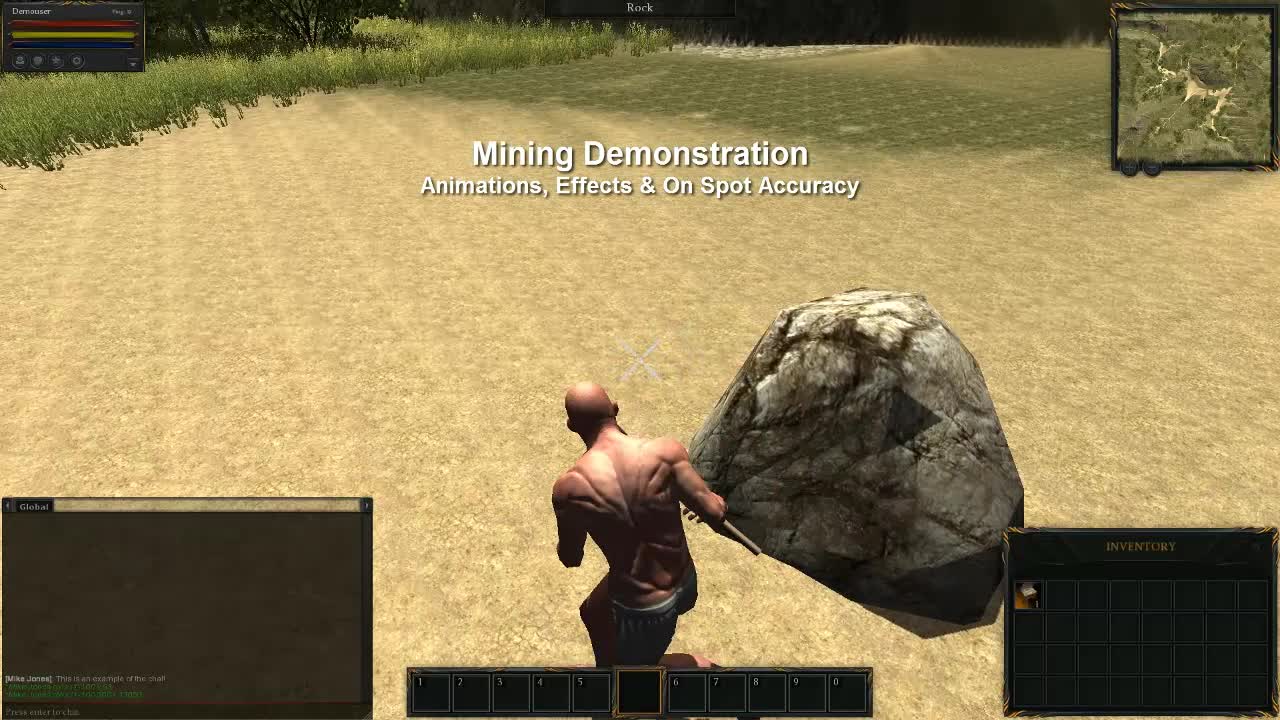Viewport: 1280px width, 720px height.
Task: Open the character icon on the player frame
Action: [x=20, y=60]
